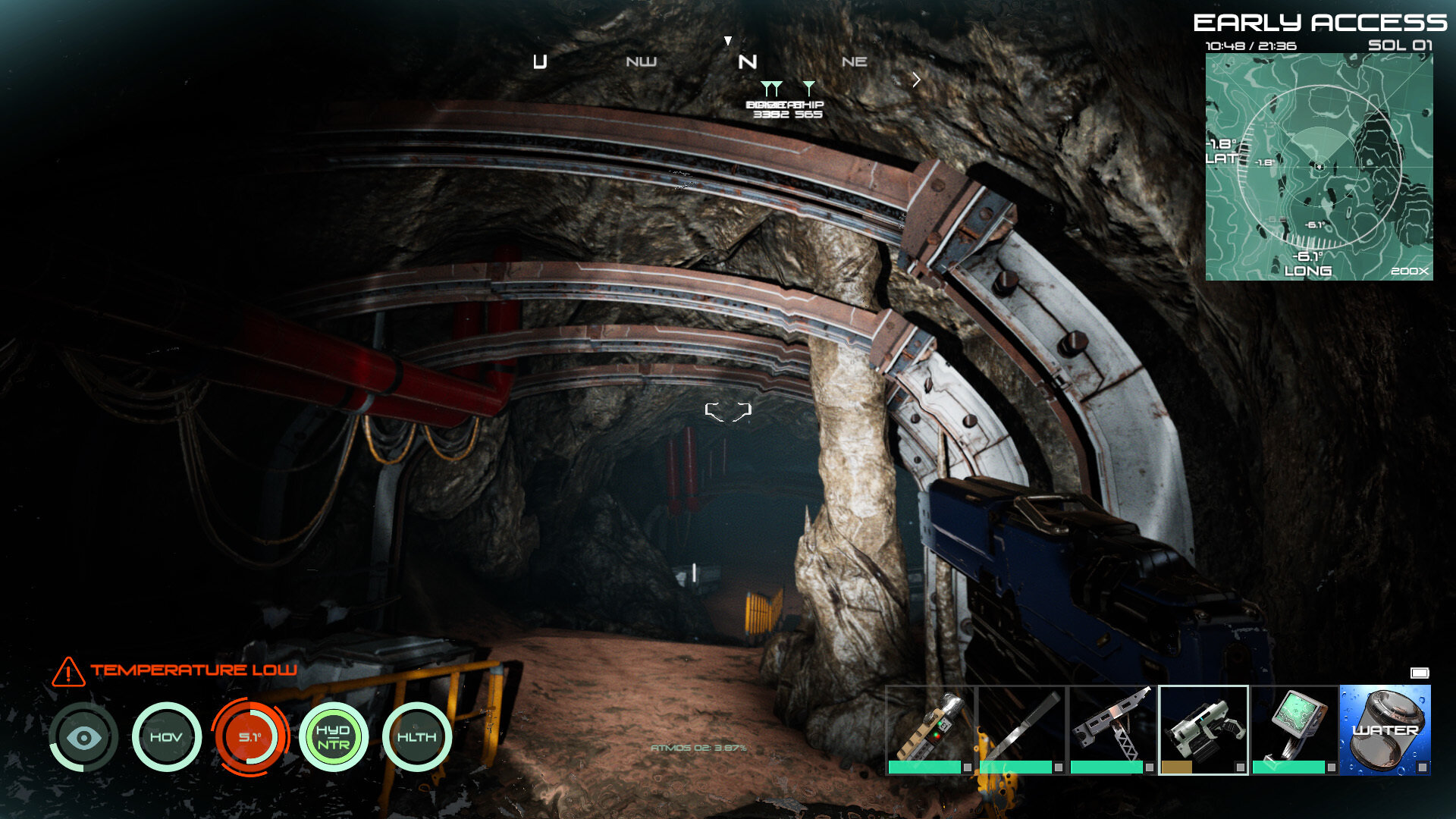This screenshot has width=1456, height=819.
Task: Open the green terrain minimap
Action: click(x=1319, y=167)
